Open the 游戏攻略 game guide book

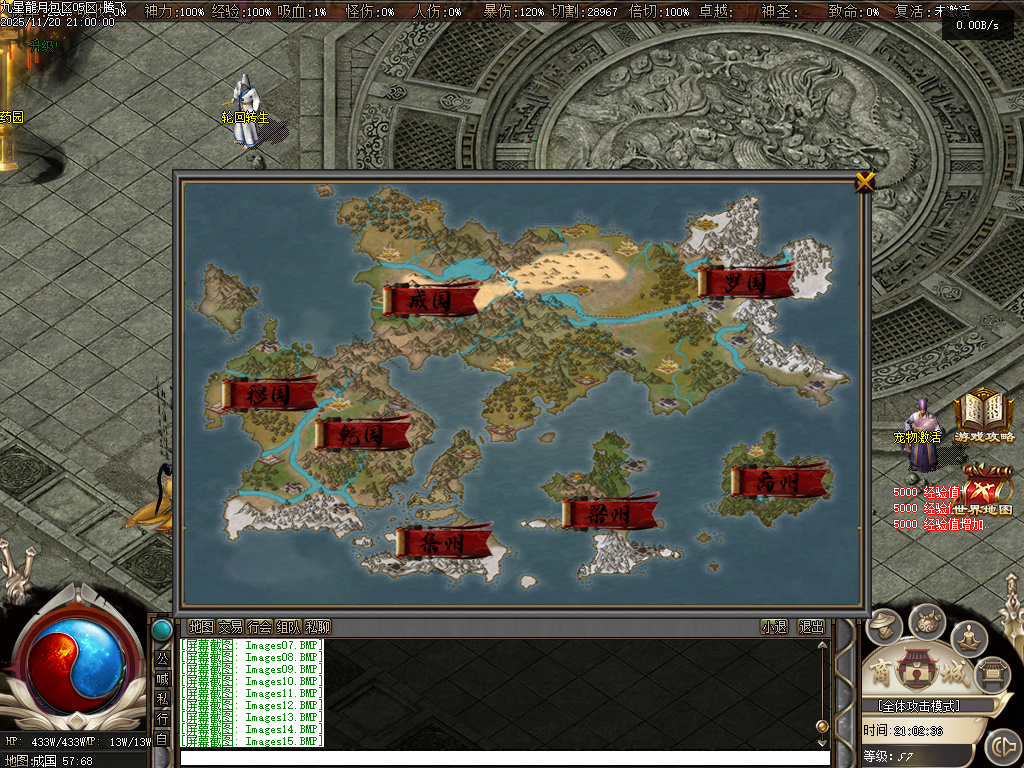(x=983, y=414)
